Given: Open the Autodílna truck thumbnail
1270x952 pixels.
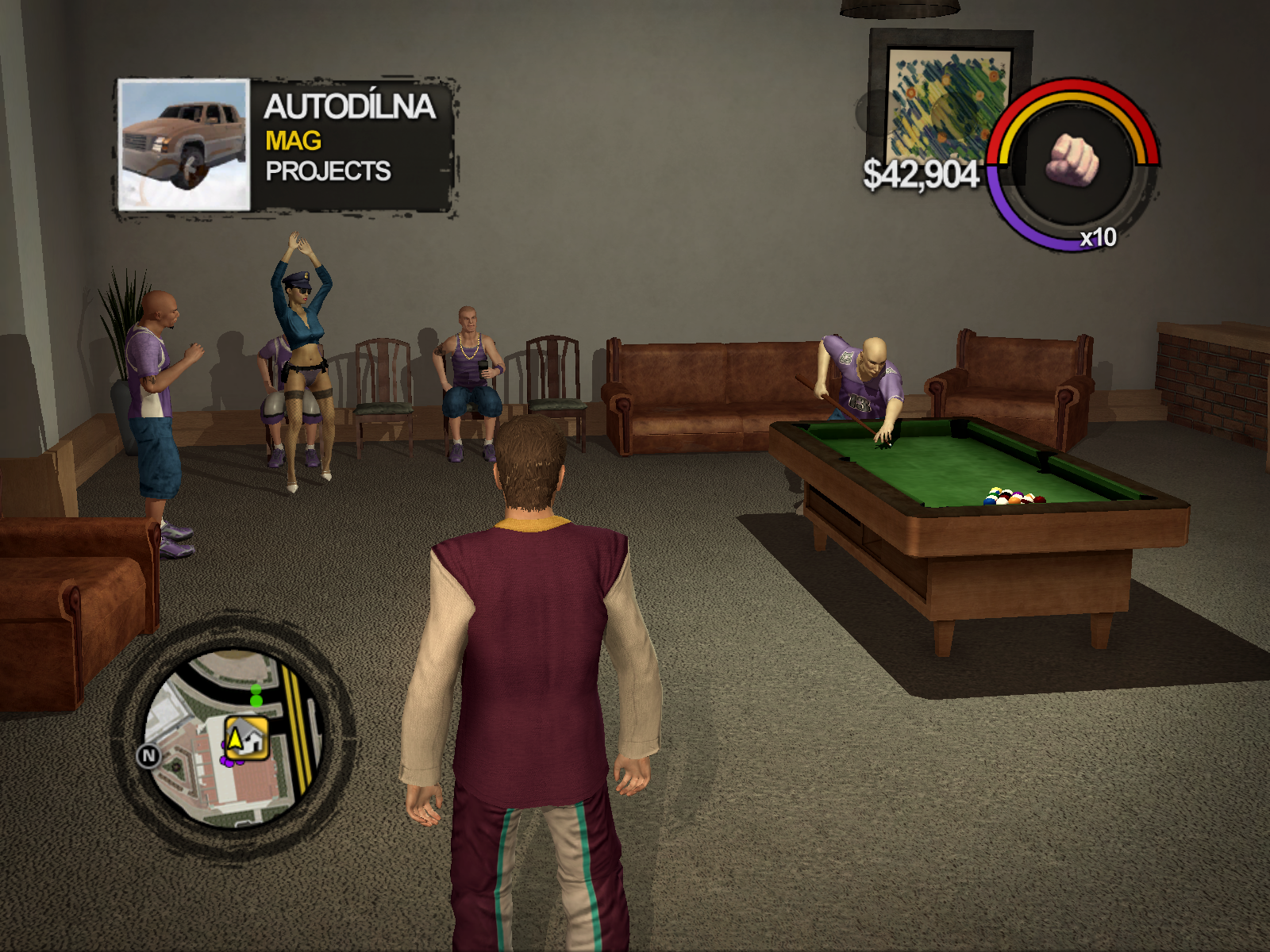Looking at the screenshot, I should tap(184, 145).
